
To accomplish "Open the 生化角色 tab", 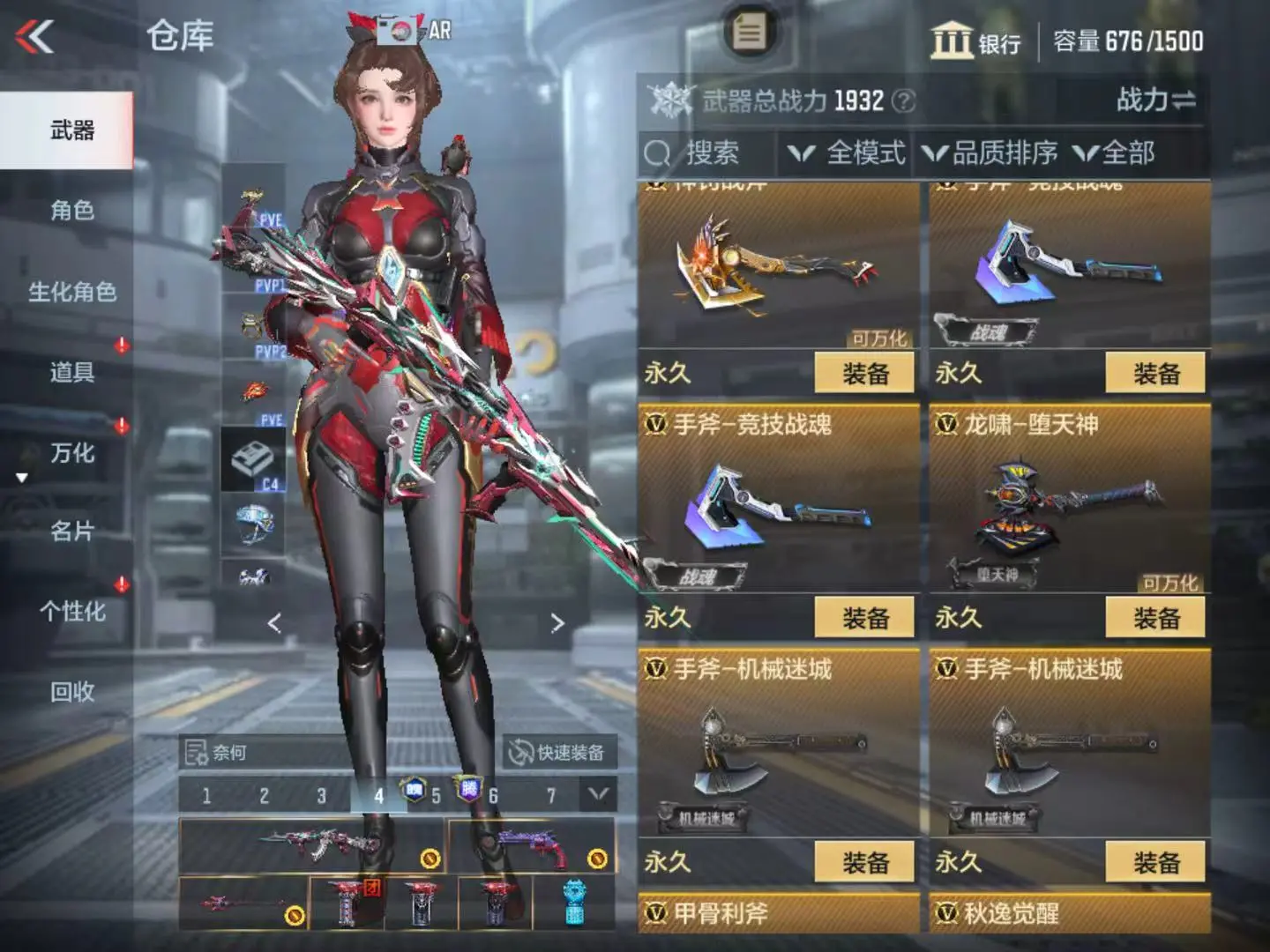I will pos(71,292).
